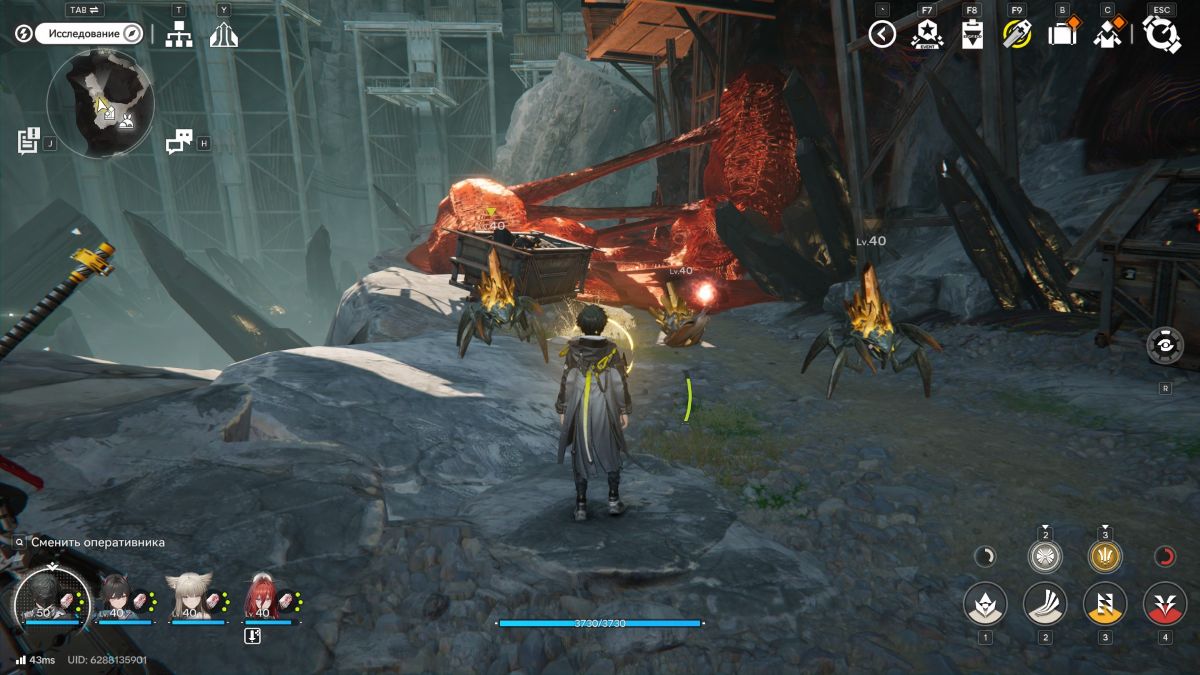This screenshot has width=1200, height=675.
Task: Open the operatives menu icon
Action: coord(1107,35)
